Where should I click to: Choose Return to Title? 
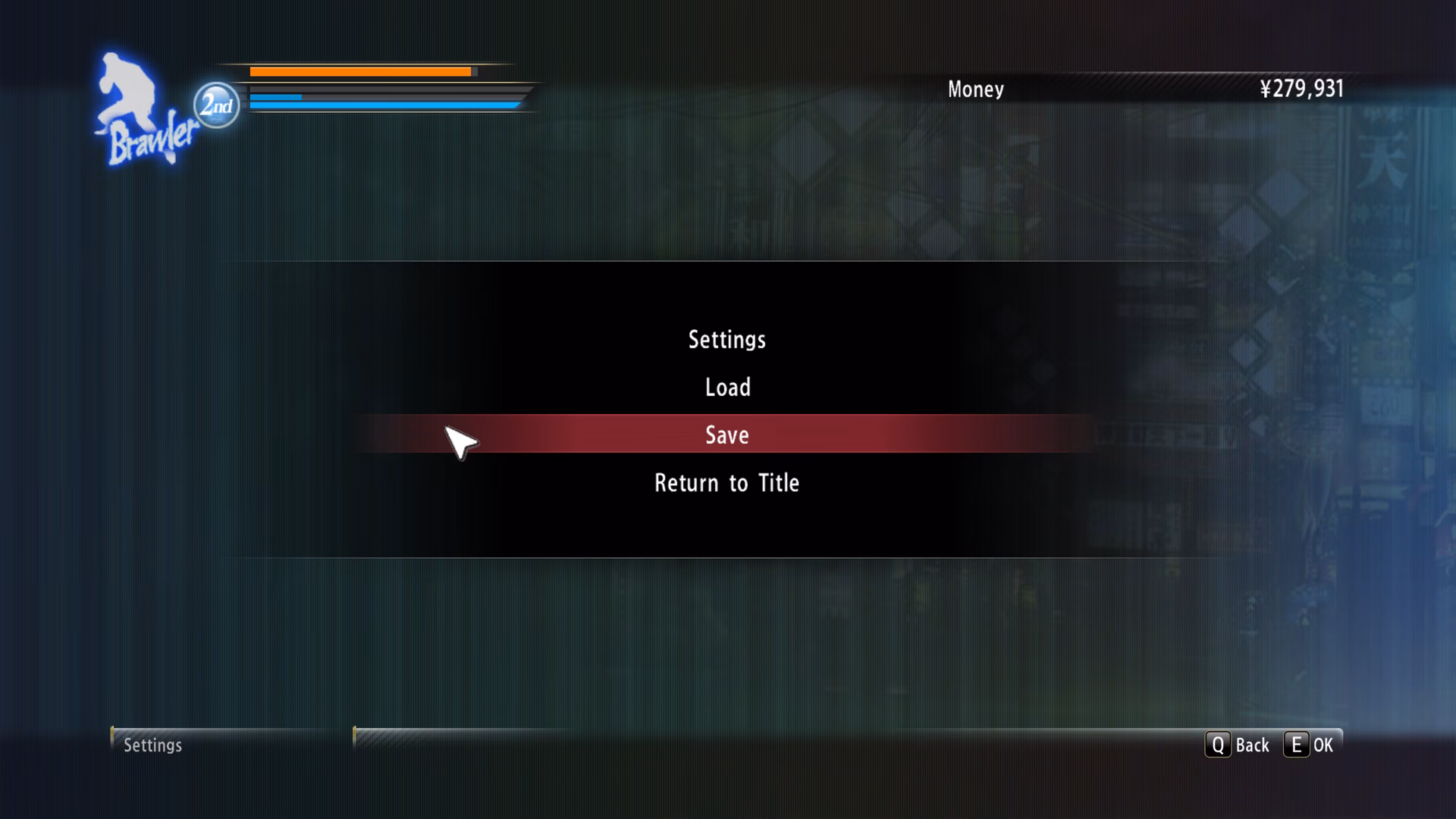(x=726, y=482)
